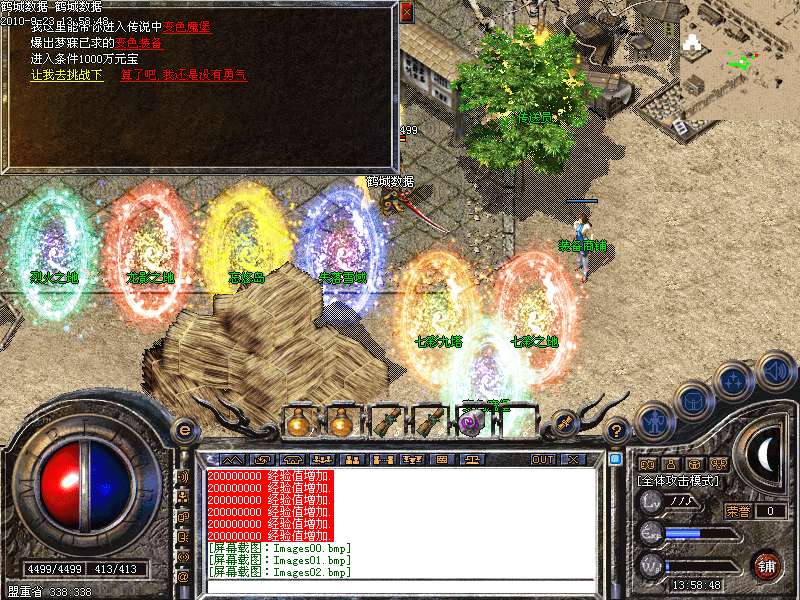Click the crossed-tools round button

tap(563, 423)
